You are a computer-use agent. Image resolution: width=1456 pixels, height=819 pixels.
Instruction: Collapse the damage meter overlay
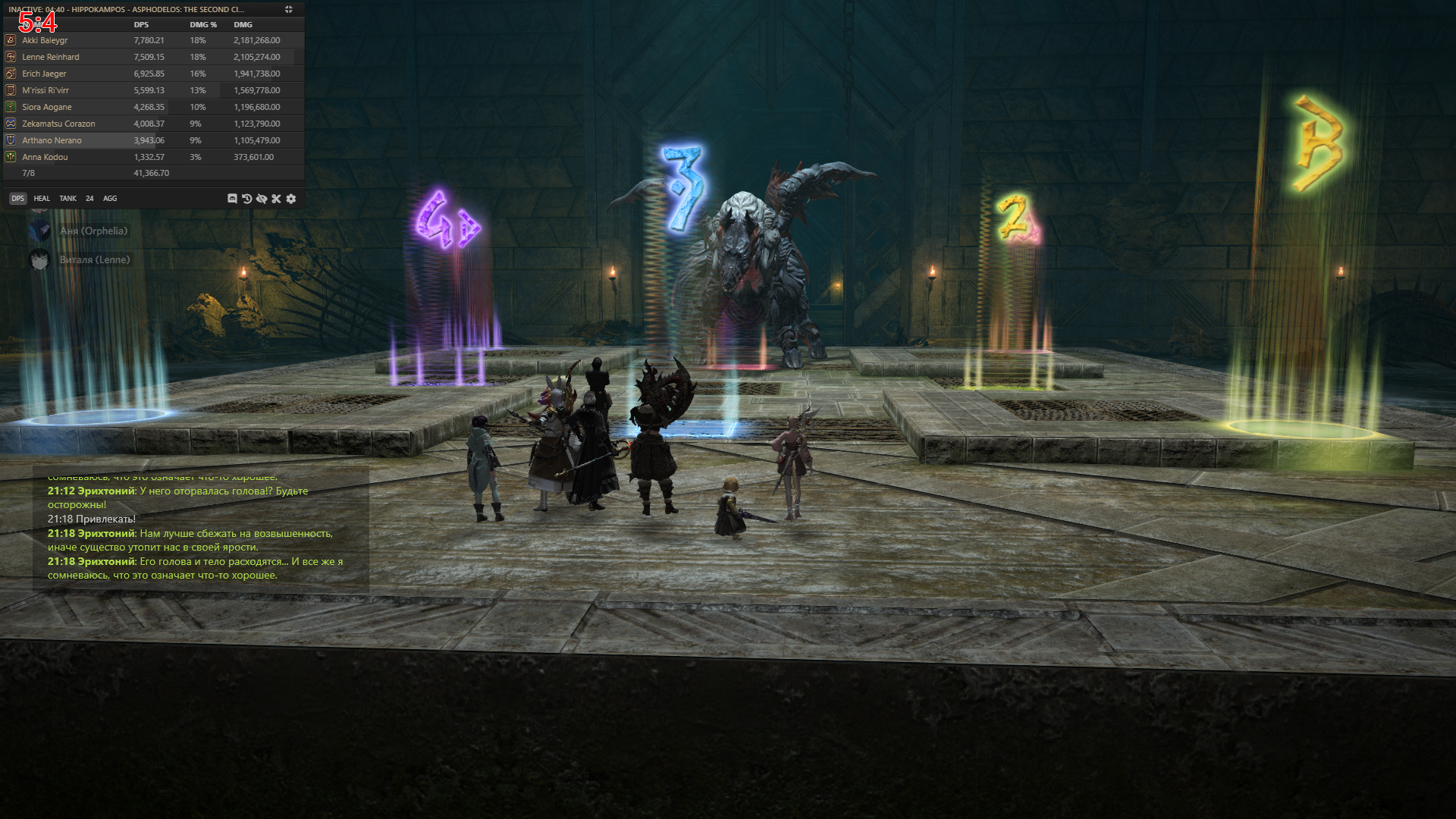point(289,10)
